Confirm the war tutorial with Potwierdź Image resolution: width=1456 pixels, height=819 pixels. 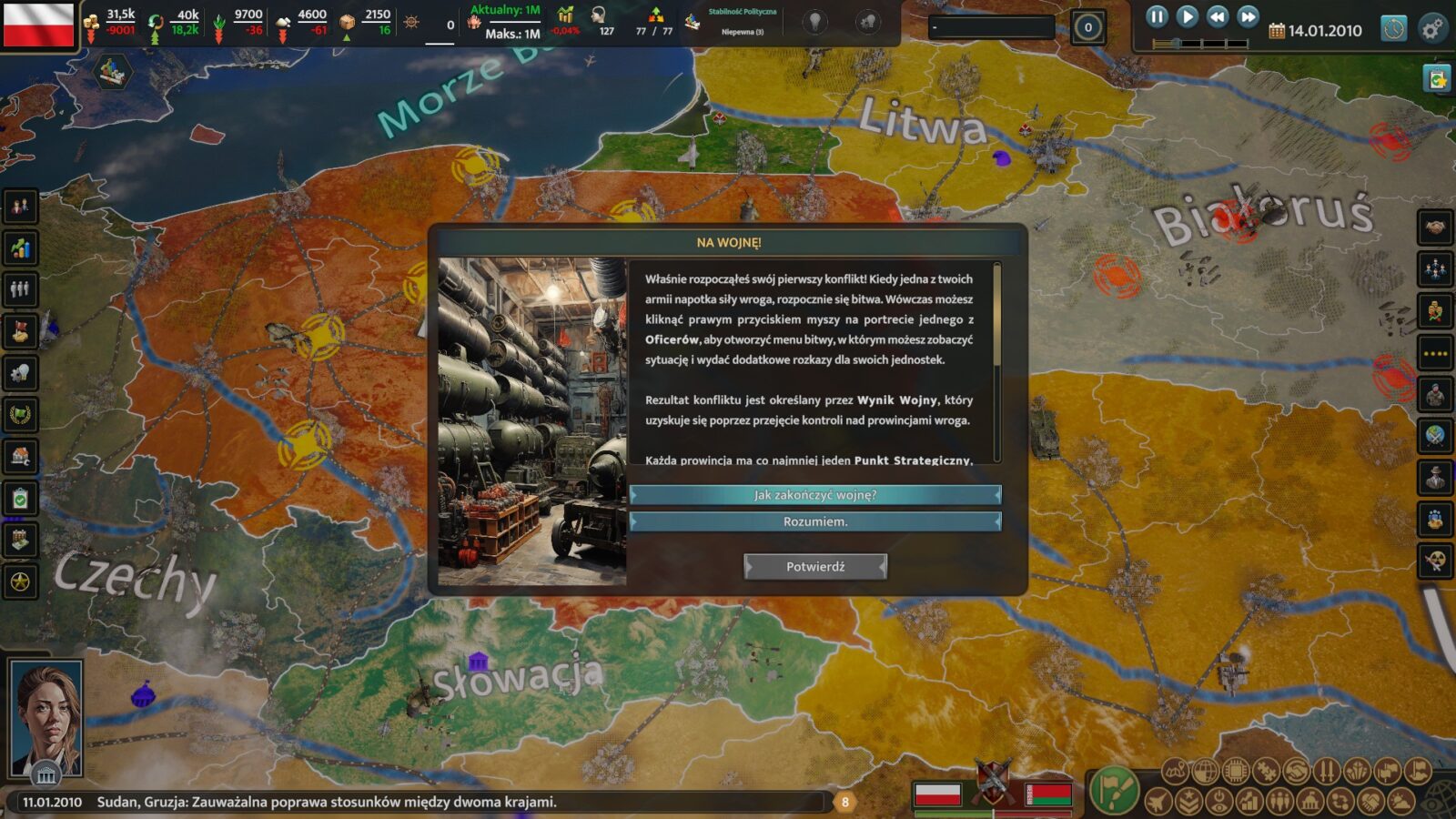(814, 567)
